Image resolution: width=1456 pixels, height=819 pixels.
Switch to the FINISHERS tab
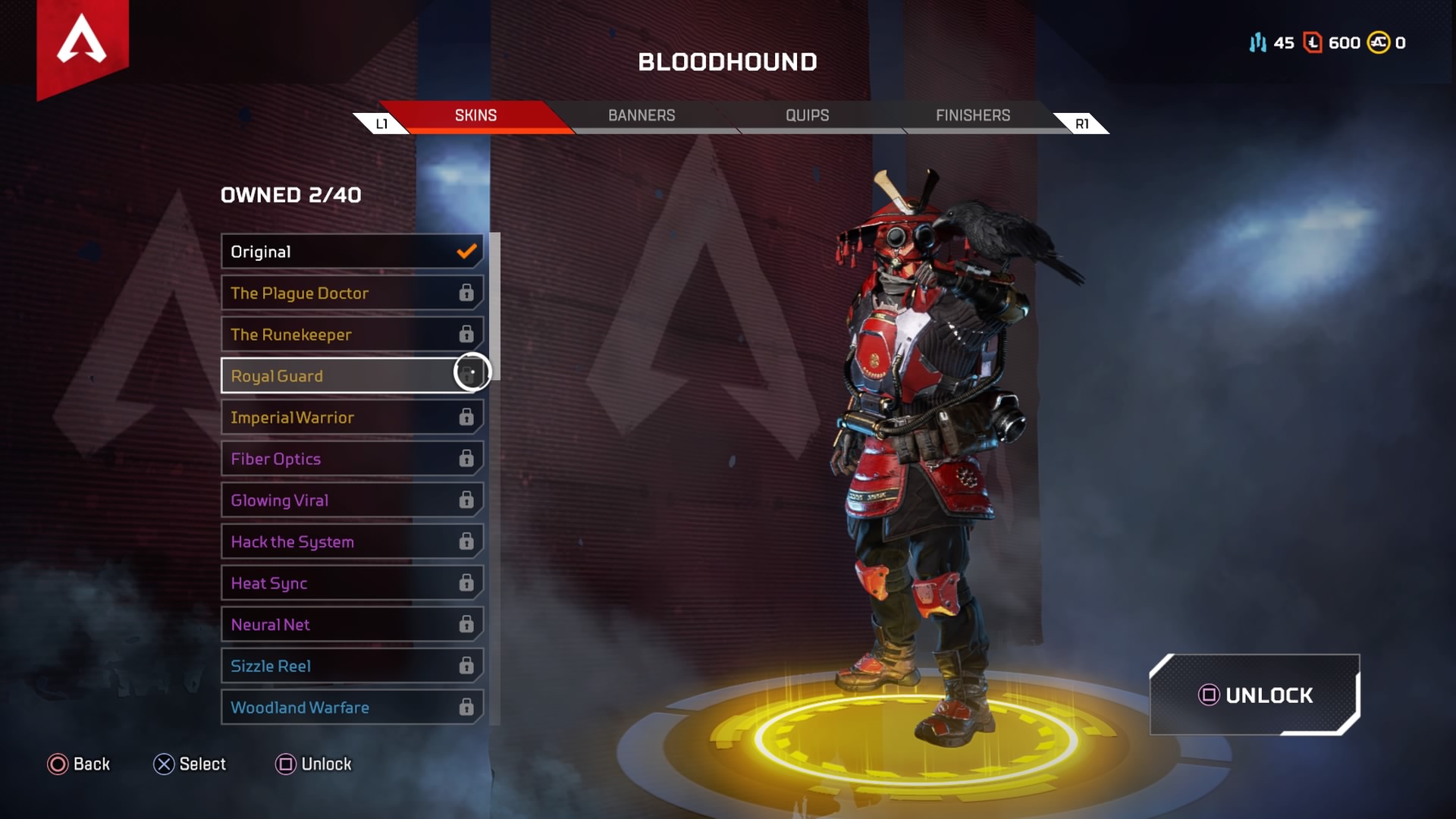tap(971, 115)
